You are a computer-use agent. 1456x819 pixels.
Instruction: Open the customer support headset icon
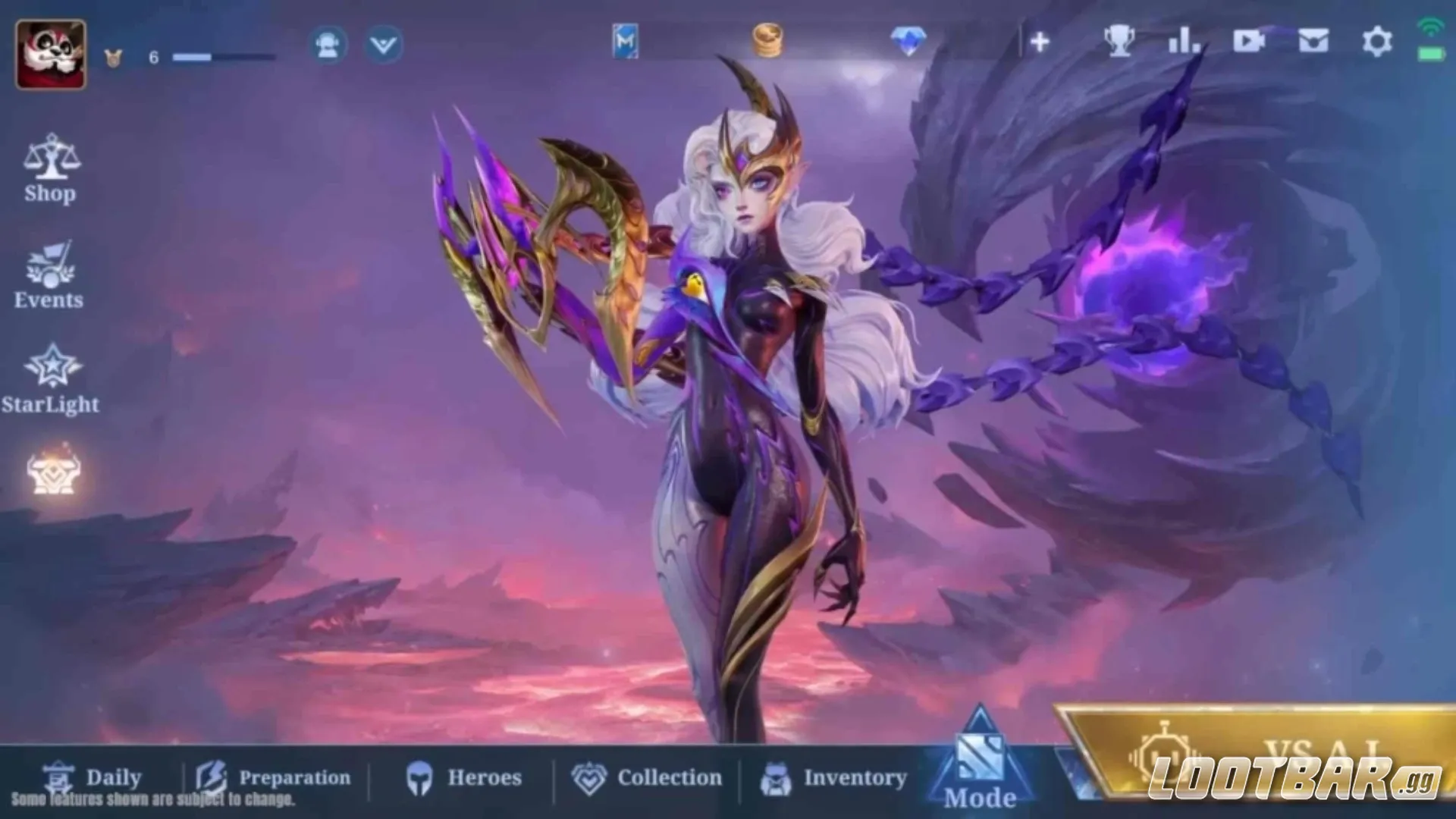pyautogui.click(x=327, y=44)
